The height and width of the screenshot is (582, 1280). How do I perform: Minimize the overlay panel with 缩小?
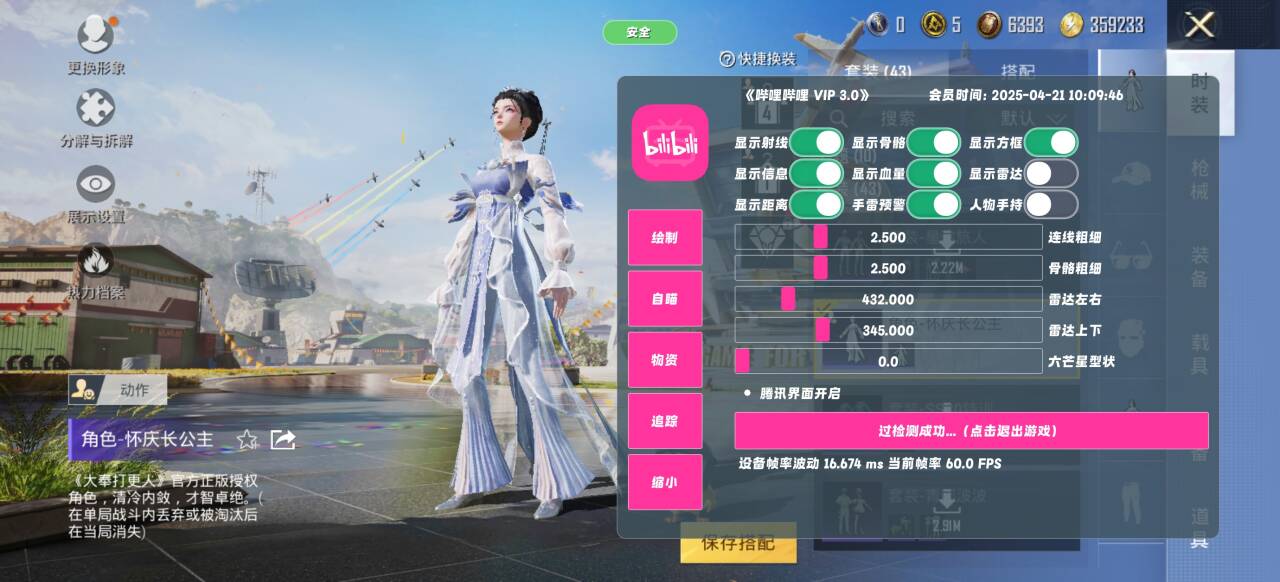[x=665, y=482]
